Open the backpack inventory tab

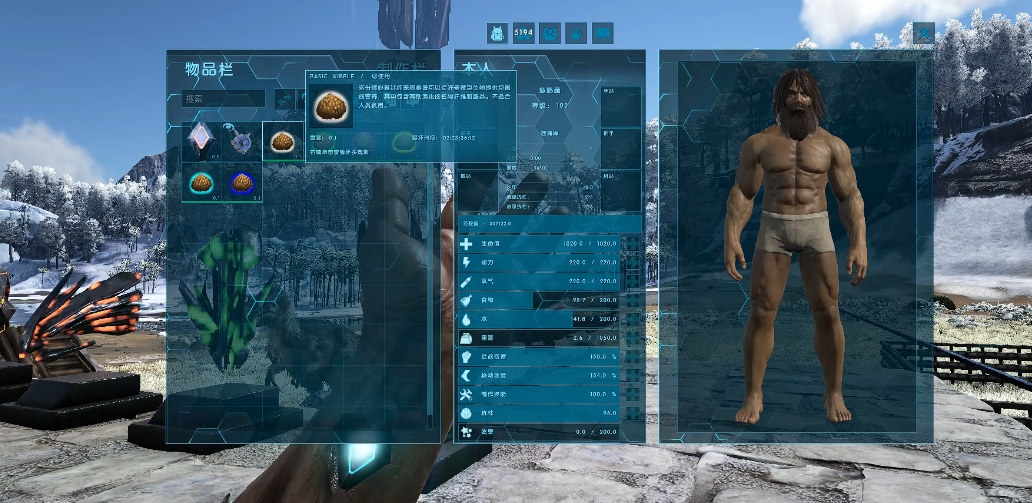point(497,33)
